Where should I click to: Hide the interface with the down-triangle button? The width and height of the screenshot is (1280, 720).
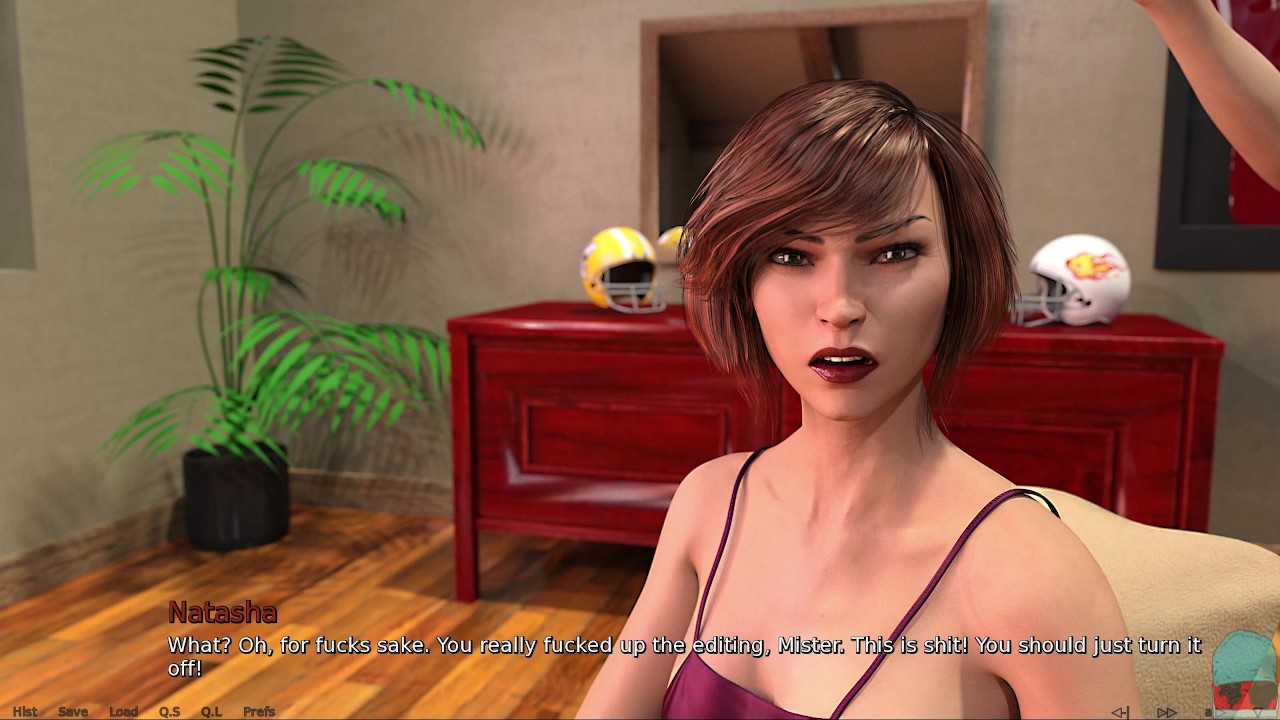1258,712
